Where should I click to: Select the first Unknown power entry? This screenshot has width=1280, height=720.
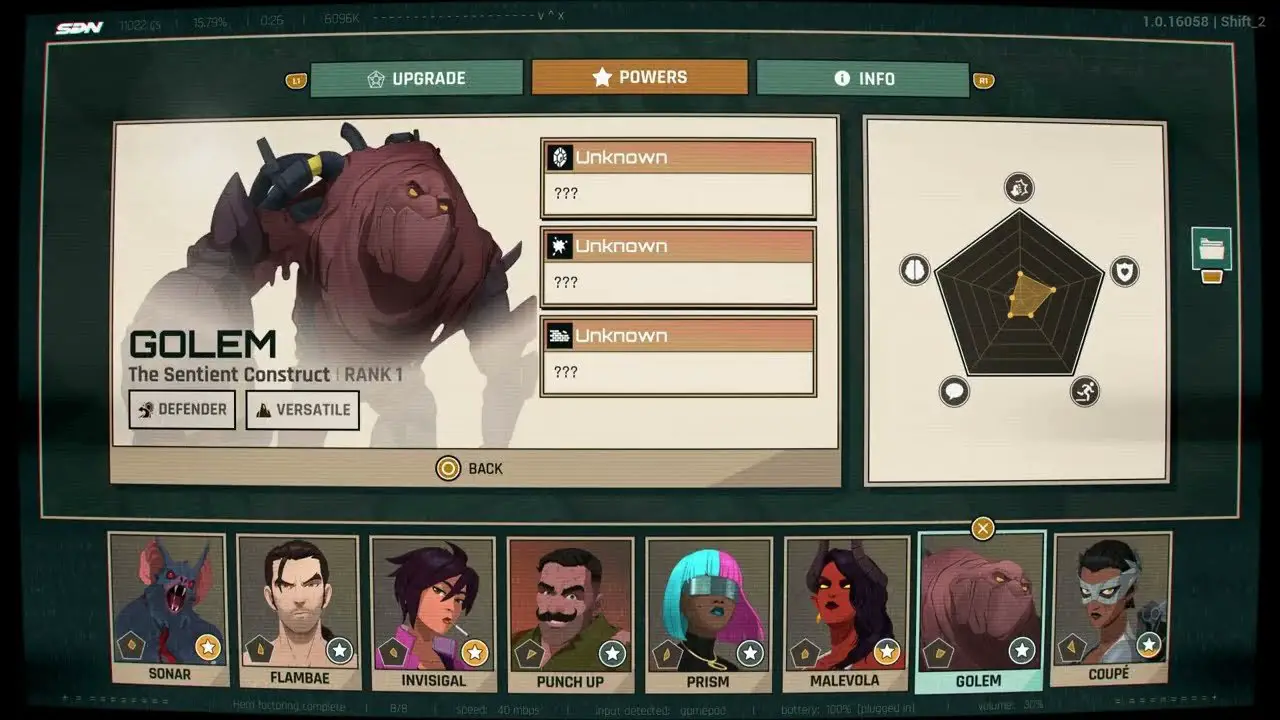tap(677, 178)
